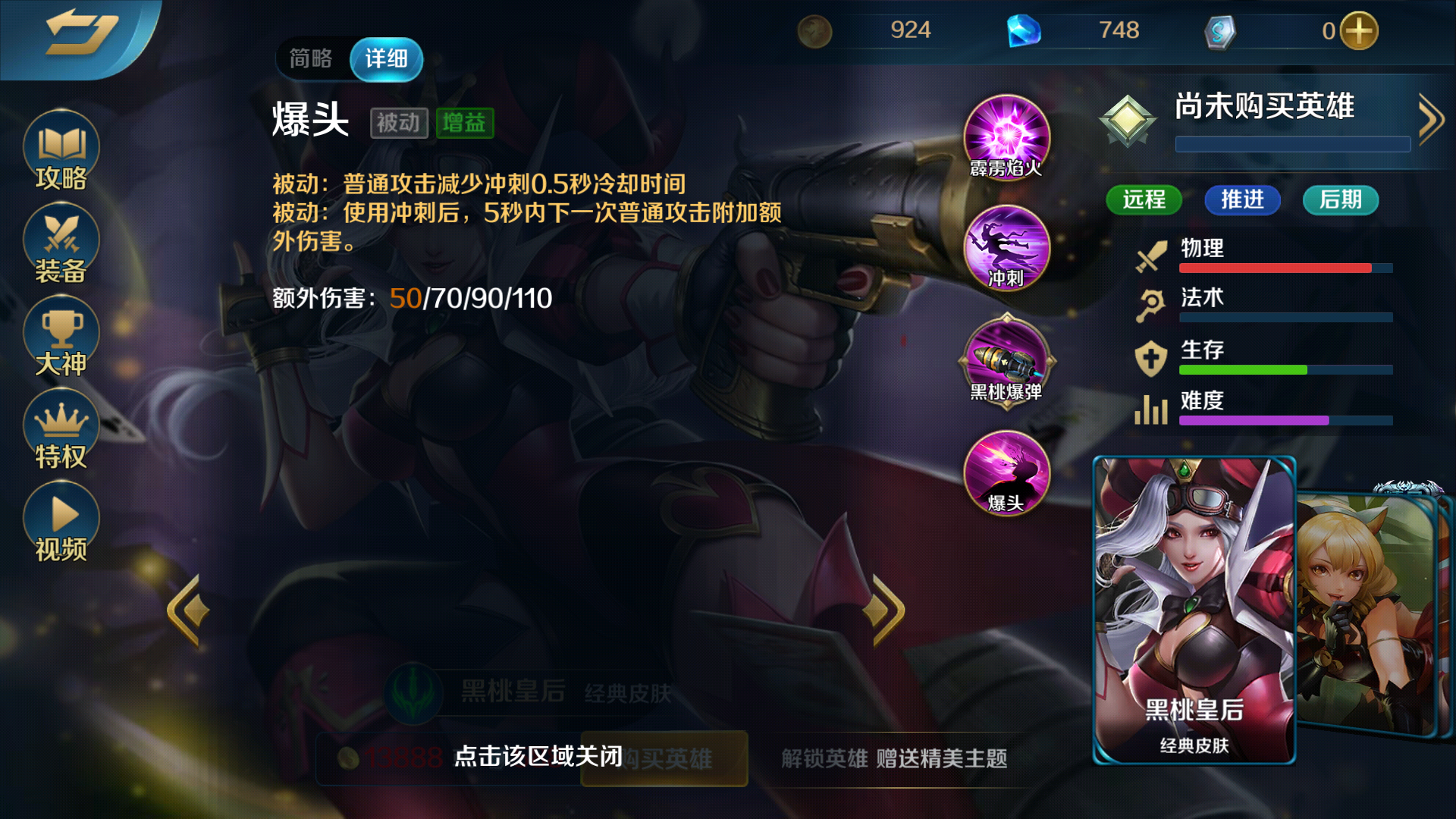
Task: Select the 详细 tab
Action: [385, 58]
